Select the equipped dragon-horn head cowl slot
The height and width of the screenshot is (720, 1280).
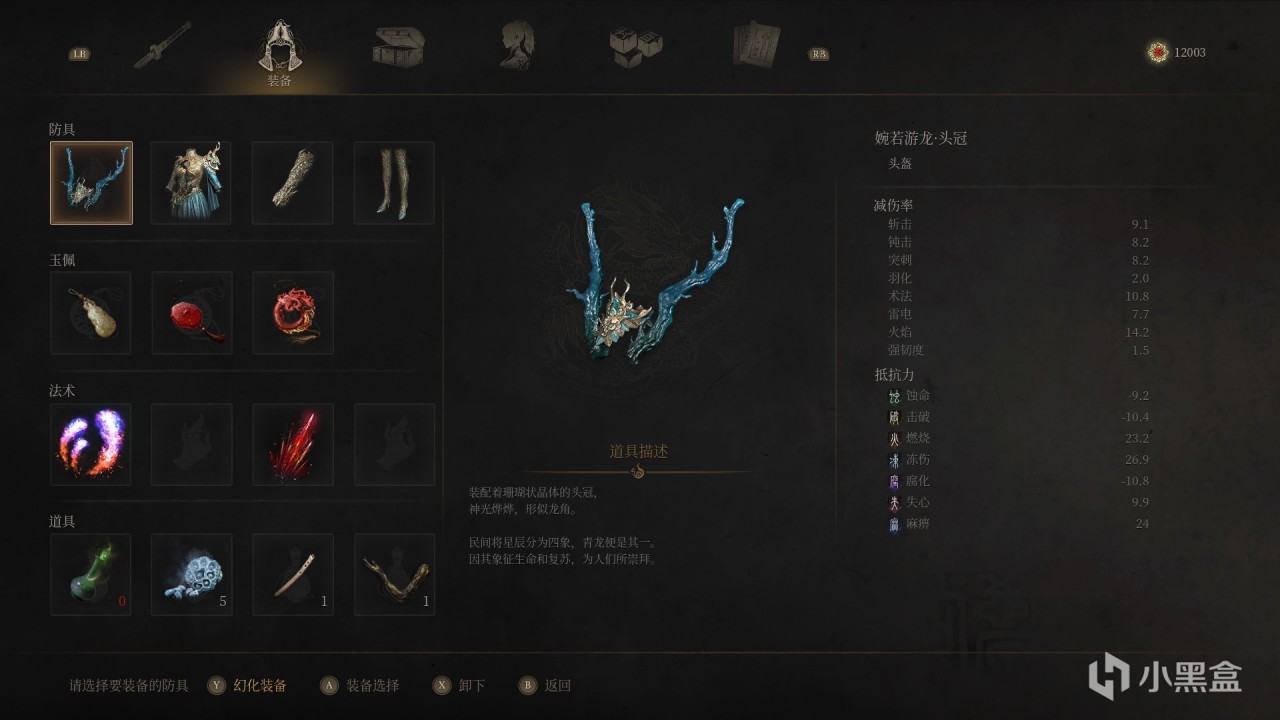click(x=91, y=183)
